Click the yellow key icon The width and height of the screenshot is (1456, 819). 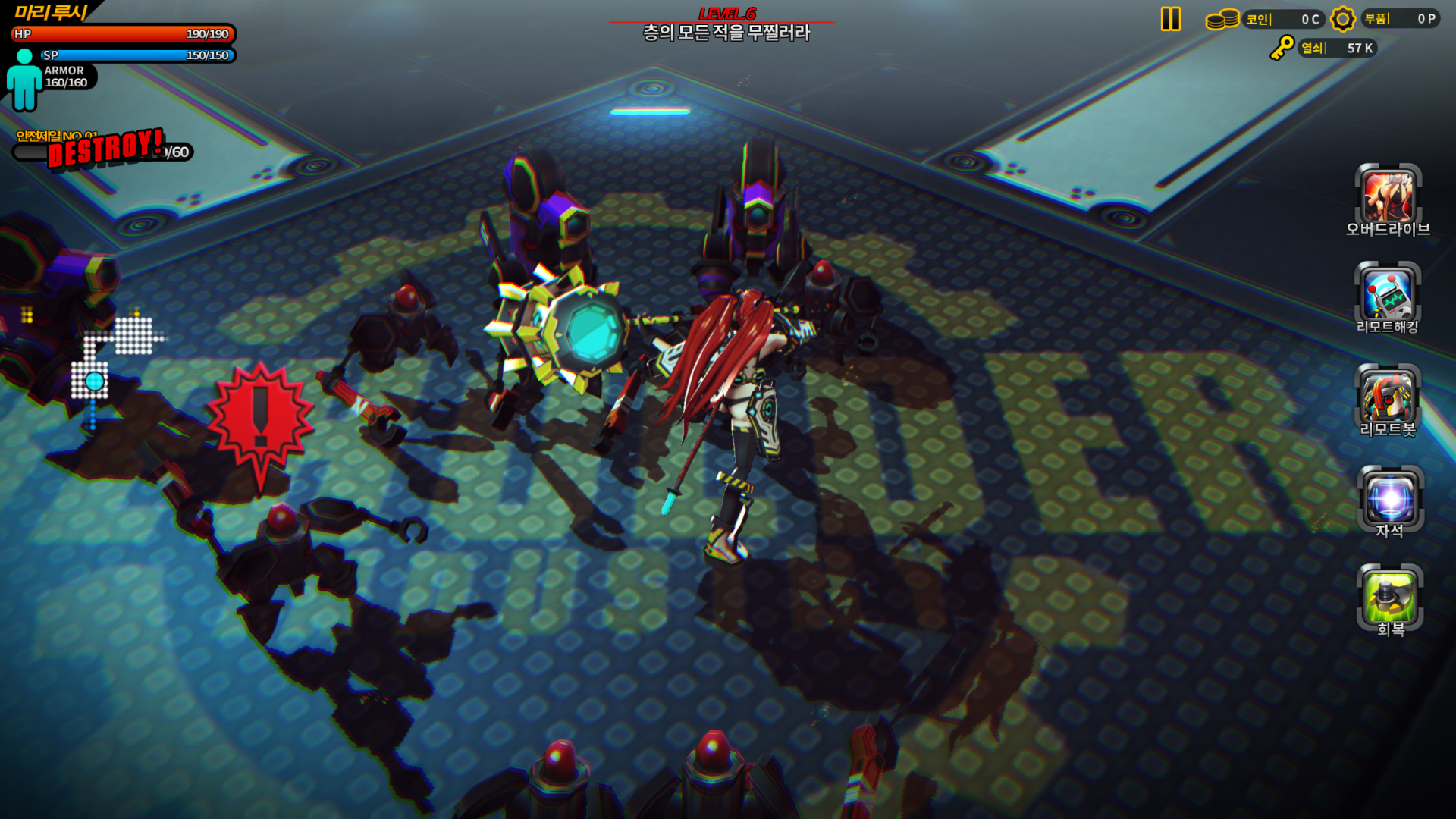1282,48
